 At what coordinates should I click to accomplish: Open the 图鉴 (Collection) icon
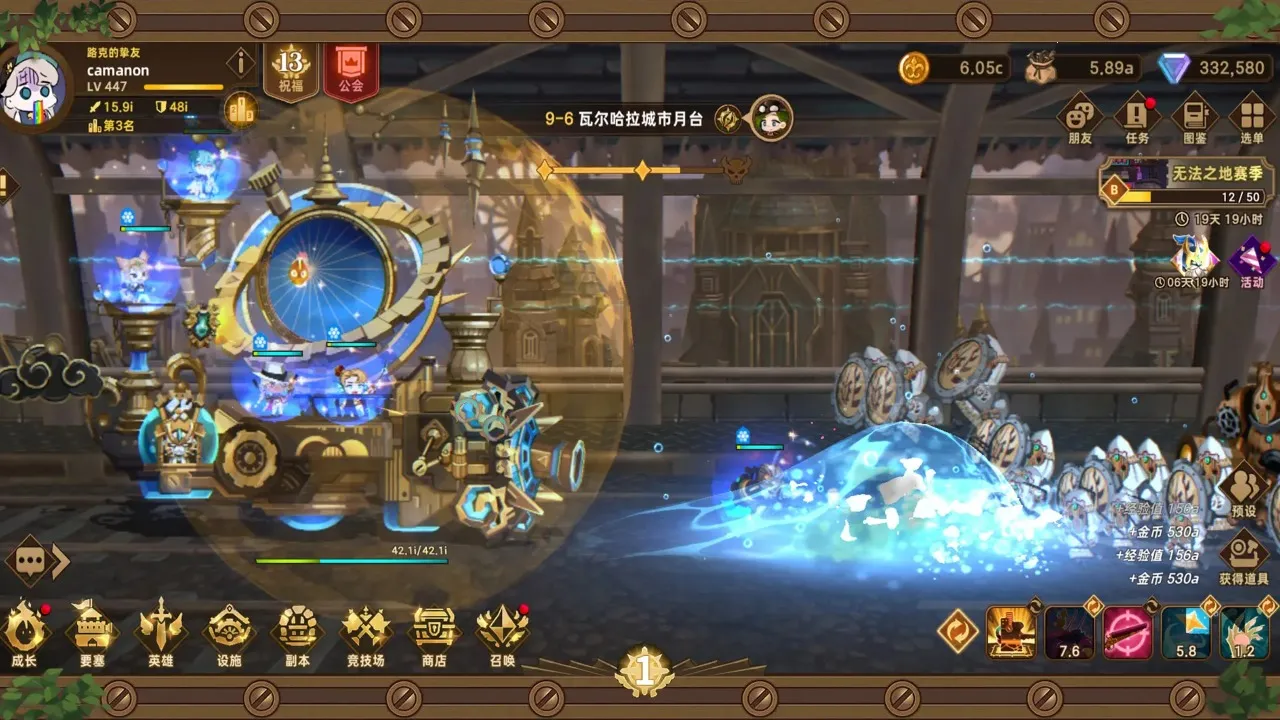[x=1195, y=115]
